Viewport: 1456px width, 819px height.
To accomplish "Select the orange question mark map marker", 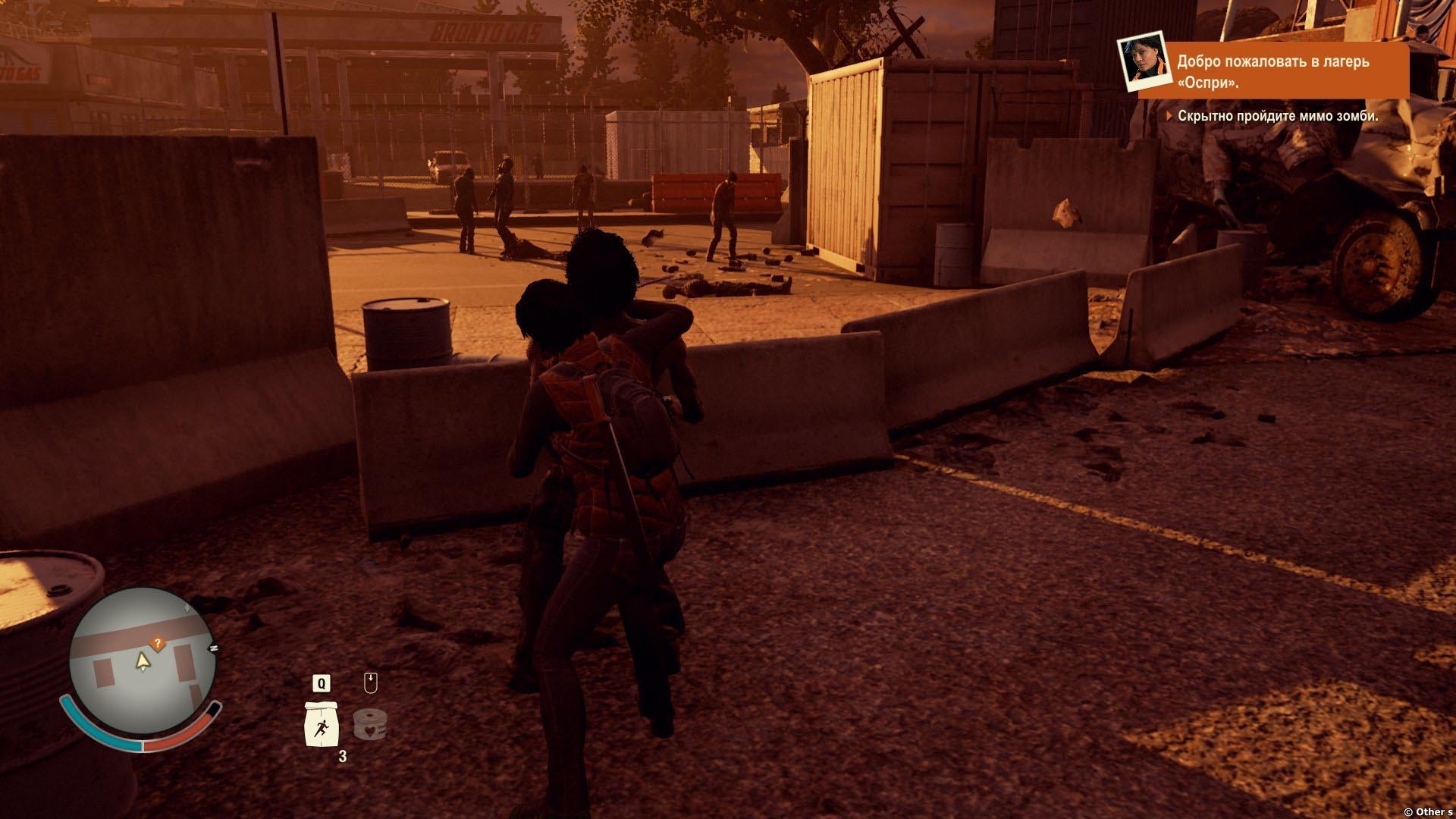I will pos(158,644).
